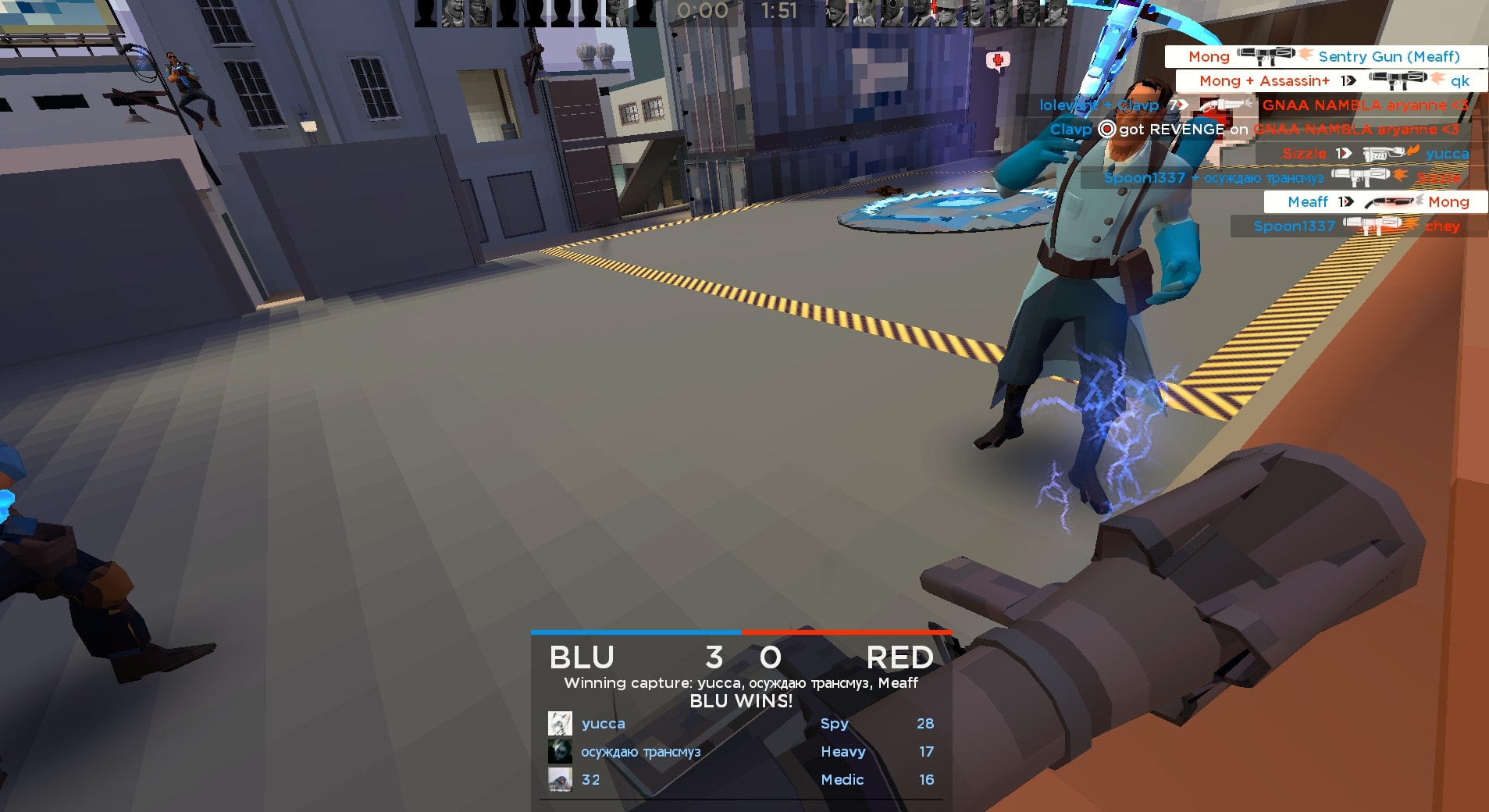
Task: Select yucca's row in the win panel
Action: [x=740, y=724]
